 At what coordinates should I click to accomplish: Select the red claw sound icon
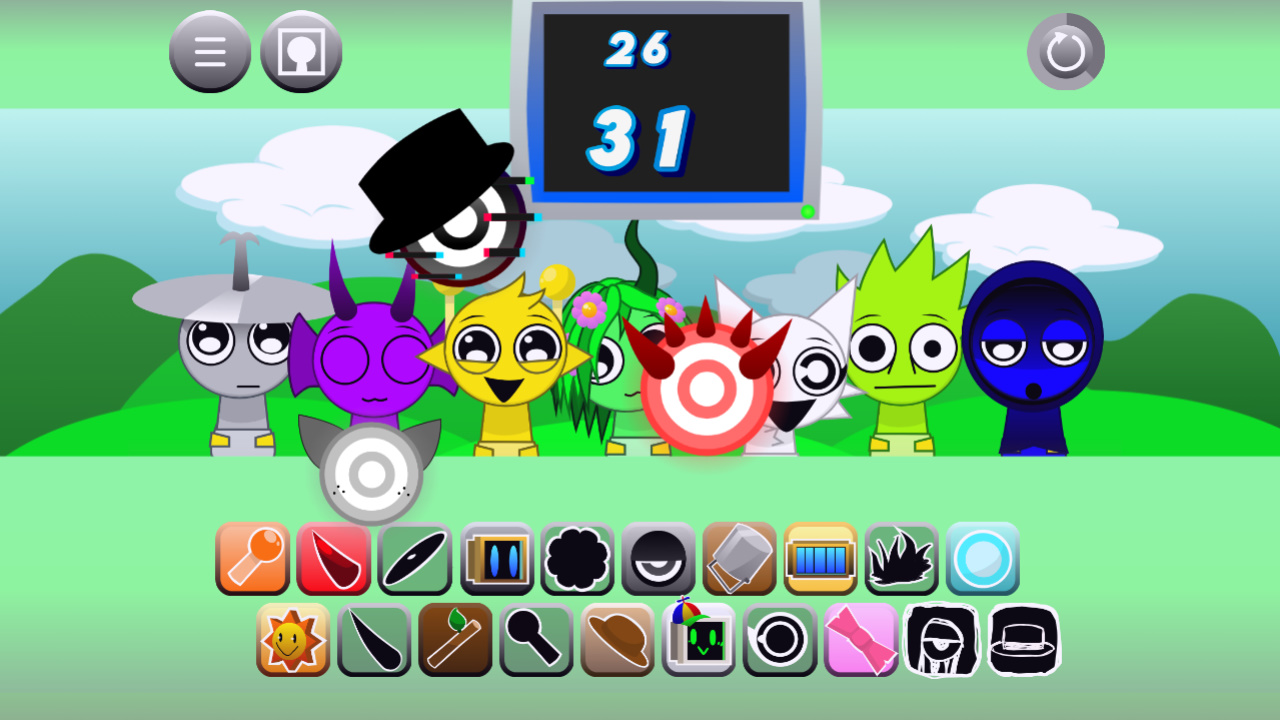[x=334, y=558]
